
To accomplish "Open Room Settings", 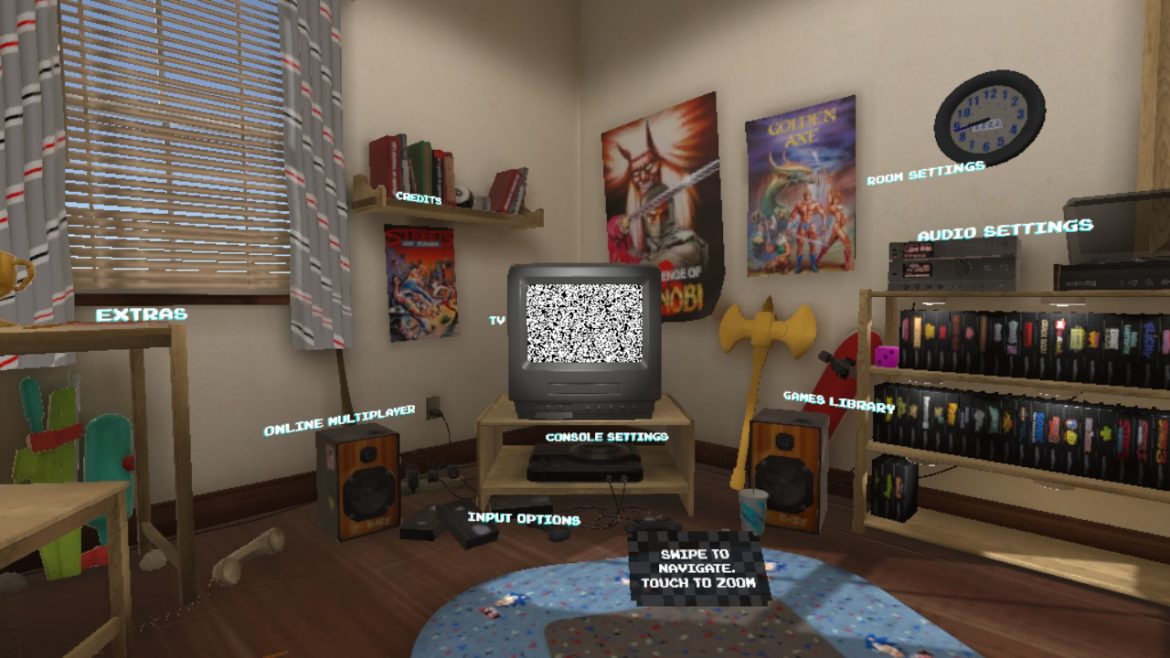I will coord(925,173).
